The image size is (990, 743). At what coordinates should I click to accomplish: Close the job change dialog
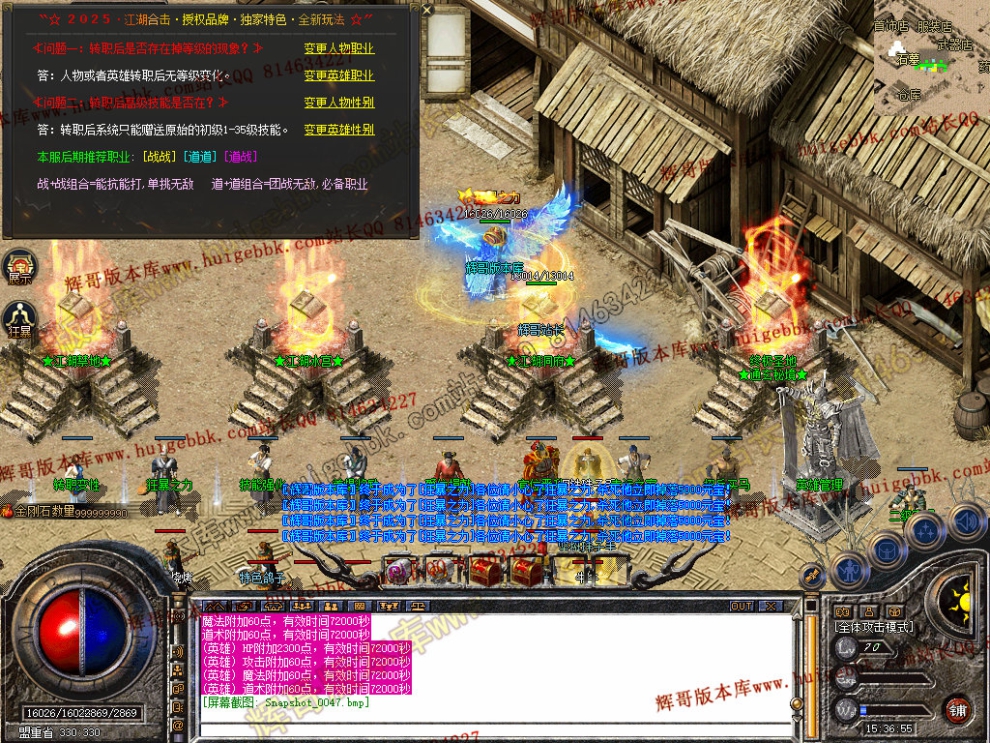click(x=427, y=10)
